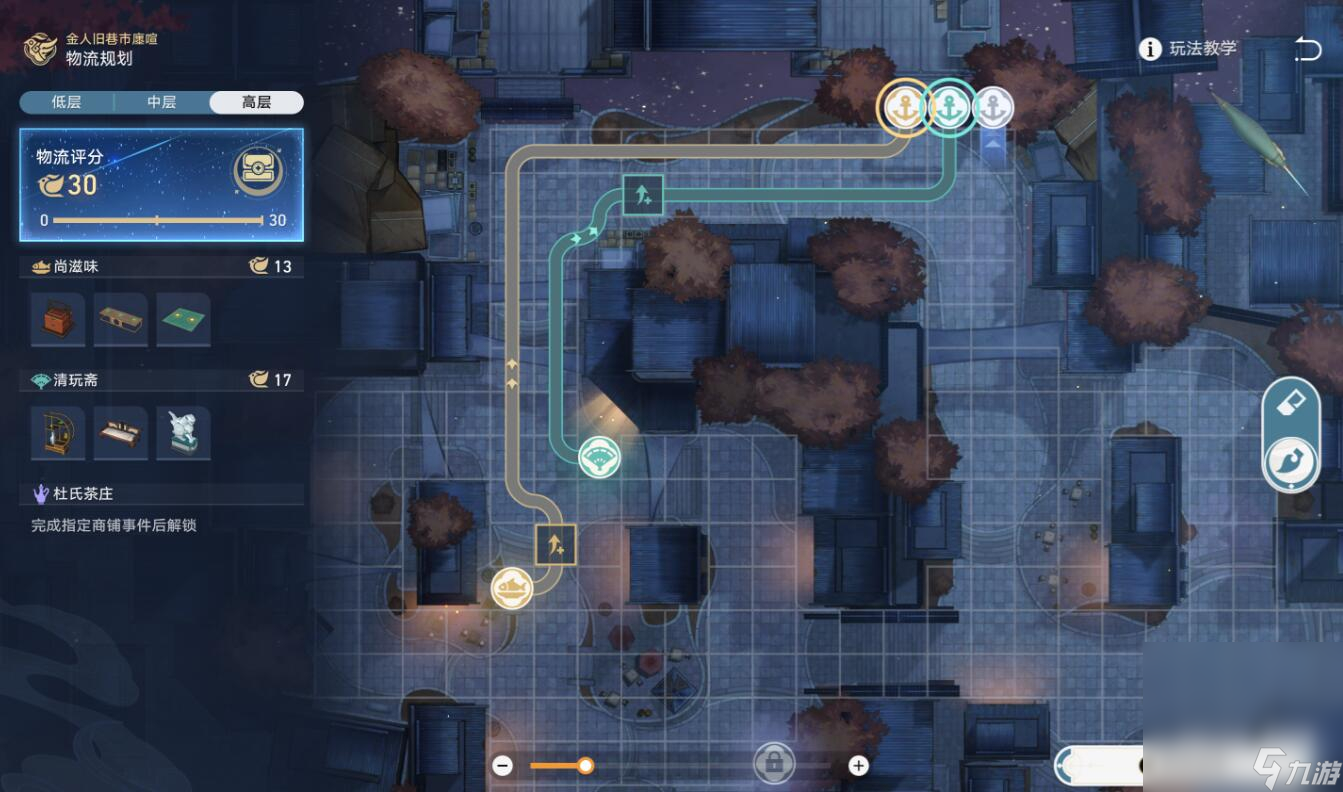Adjust the orange zoom slider handle
1343x792 pixels.
(586, 766)
